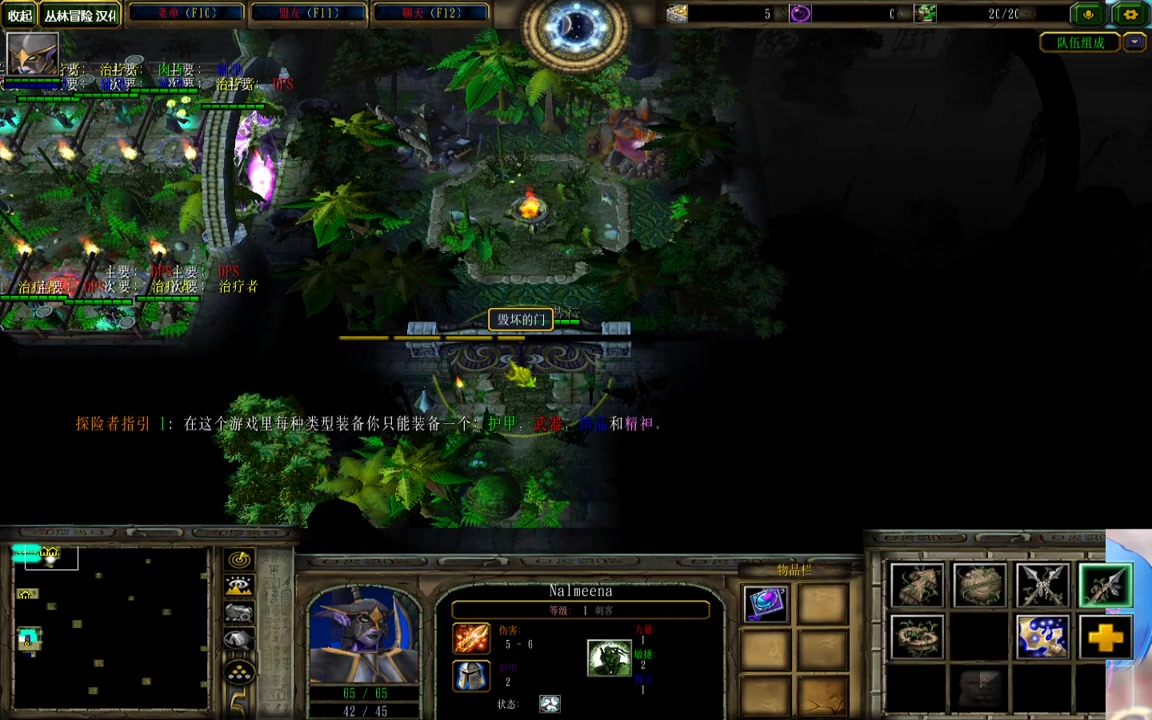Screen dimensions: 1152x720
Task: Activate the crossed spears command
Action: (1042, 586)
